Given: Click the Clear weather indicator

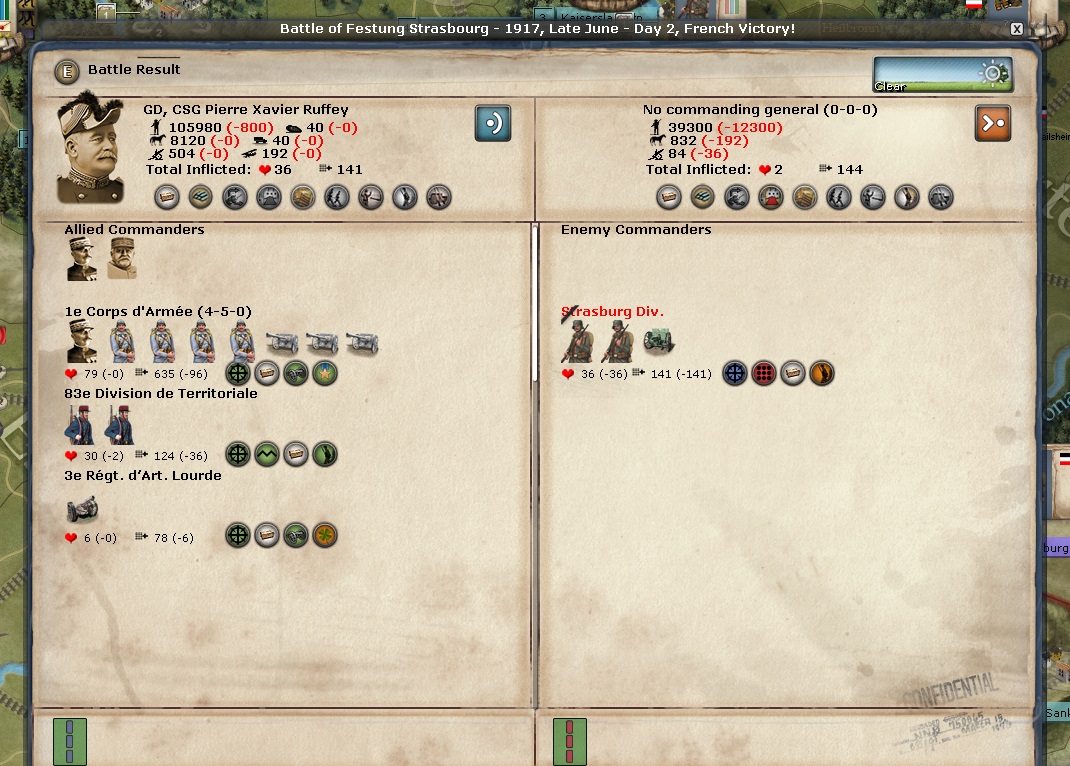Looking at the screenshot, I should [943, 75].
